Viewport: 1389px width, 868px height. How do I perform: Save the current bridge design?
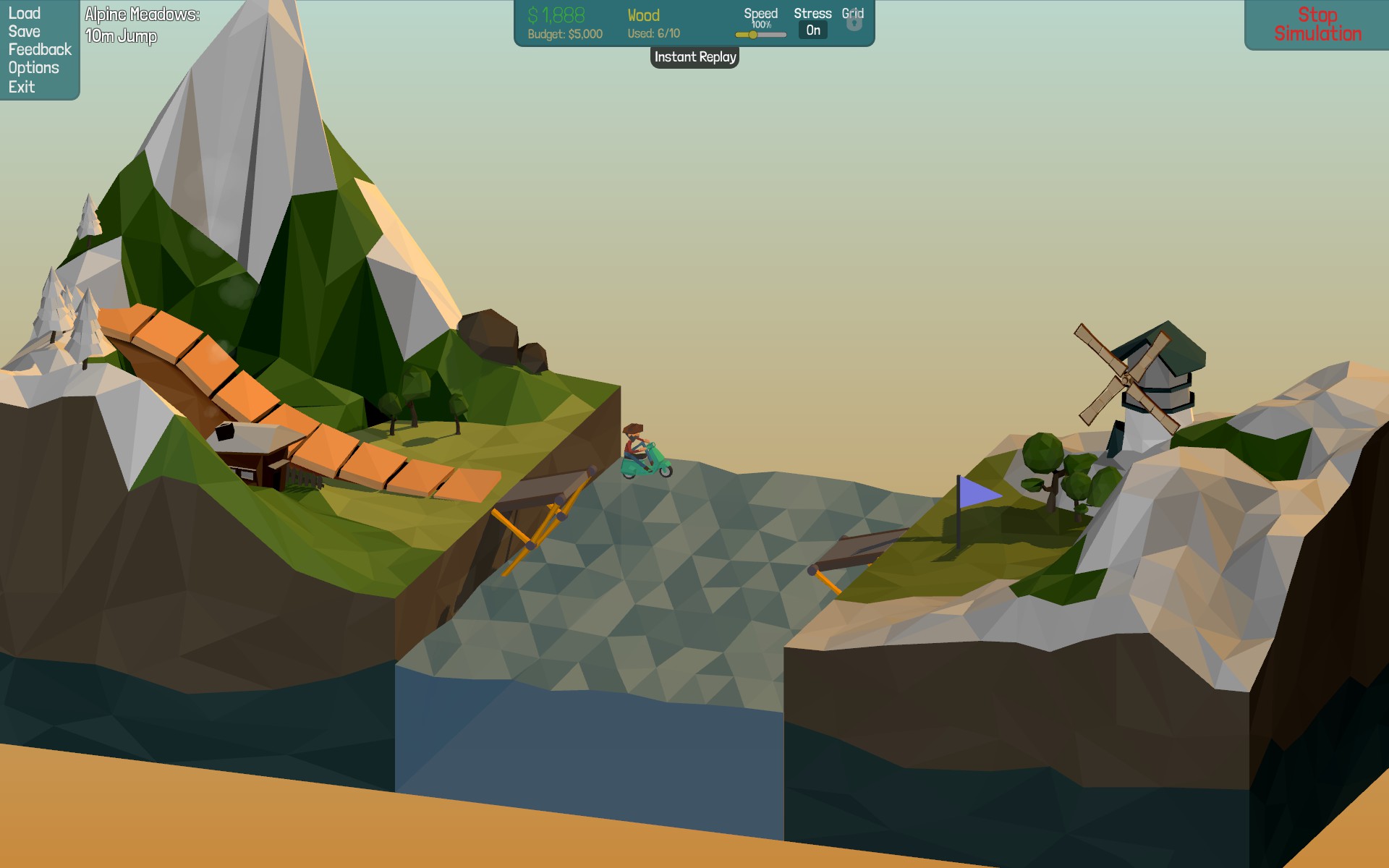[x=25, y=32]
